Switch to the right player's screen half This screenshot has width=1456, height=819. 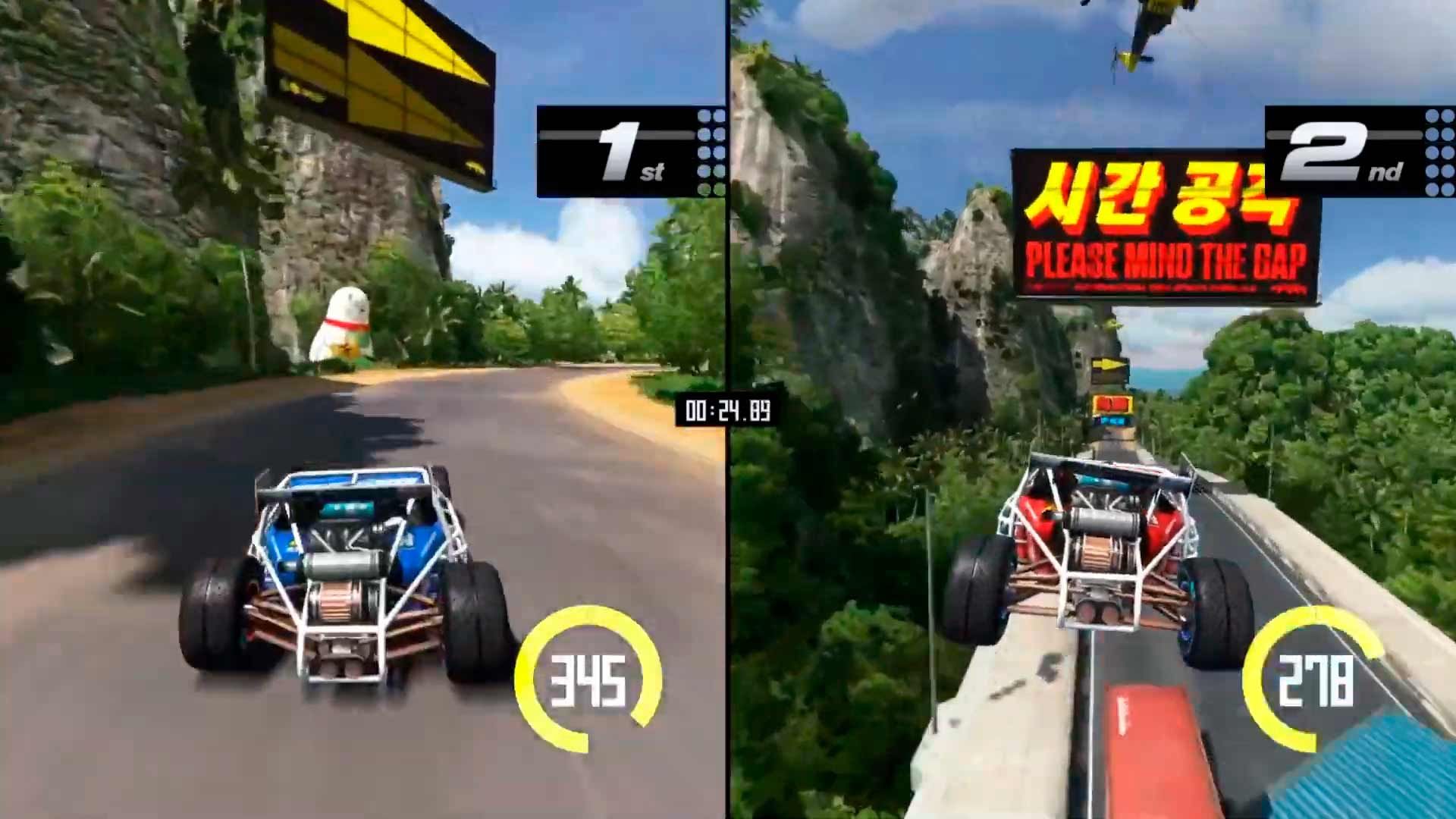click(x=1092, y=409)
